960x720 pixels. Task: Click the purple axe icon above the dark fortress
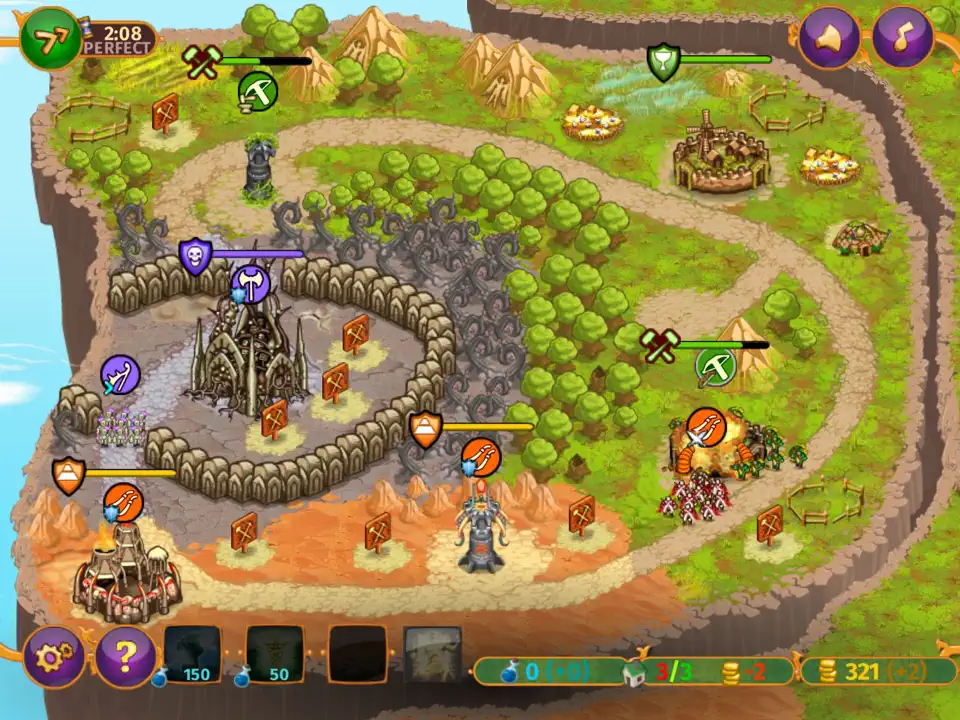point(251,286)
